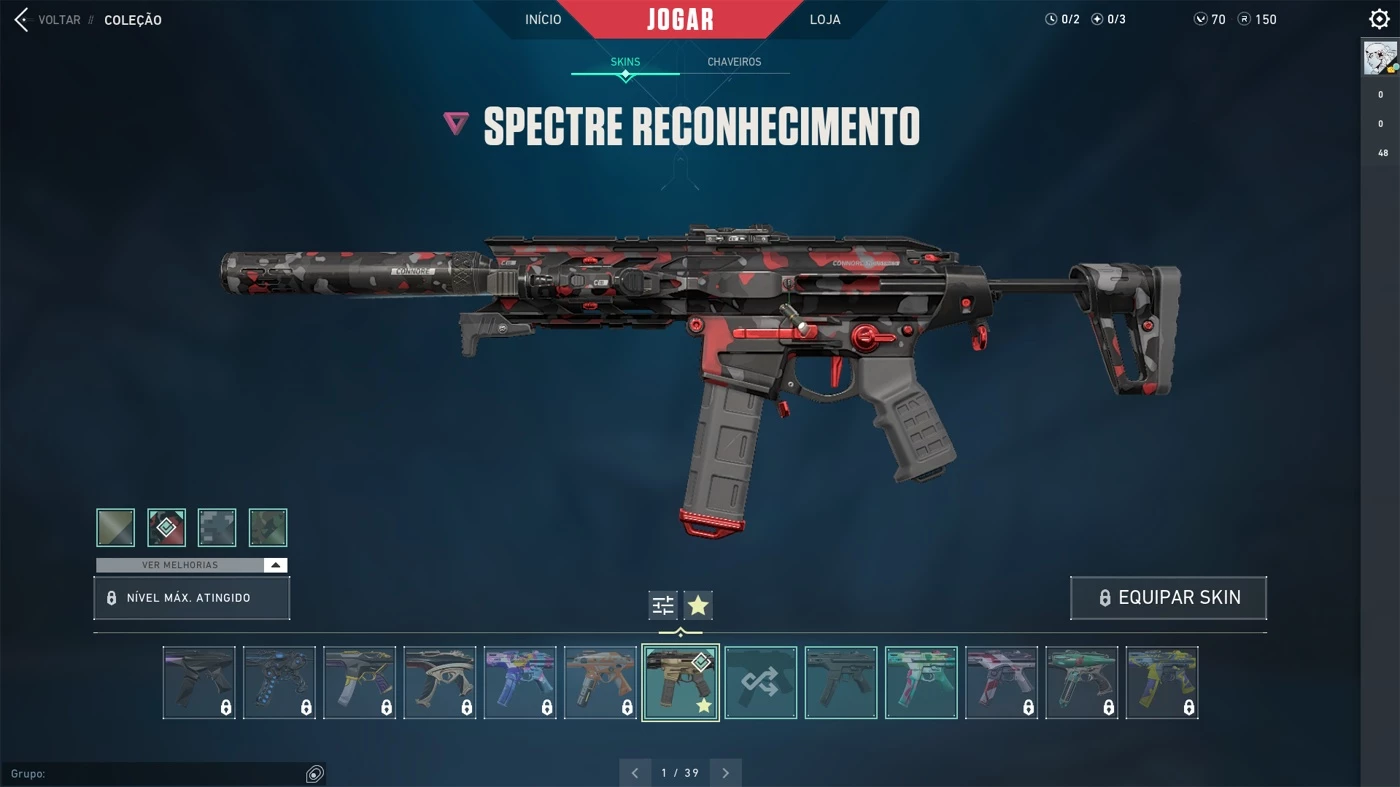Image resolution: width=1400 pixels, height=787 pixels.
Task: Select the Skins tab
Action: pos(625,62)
